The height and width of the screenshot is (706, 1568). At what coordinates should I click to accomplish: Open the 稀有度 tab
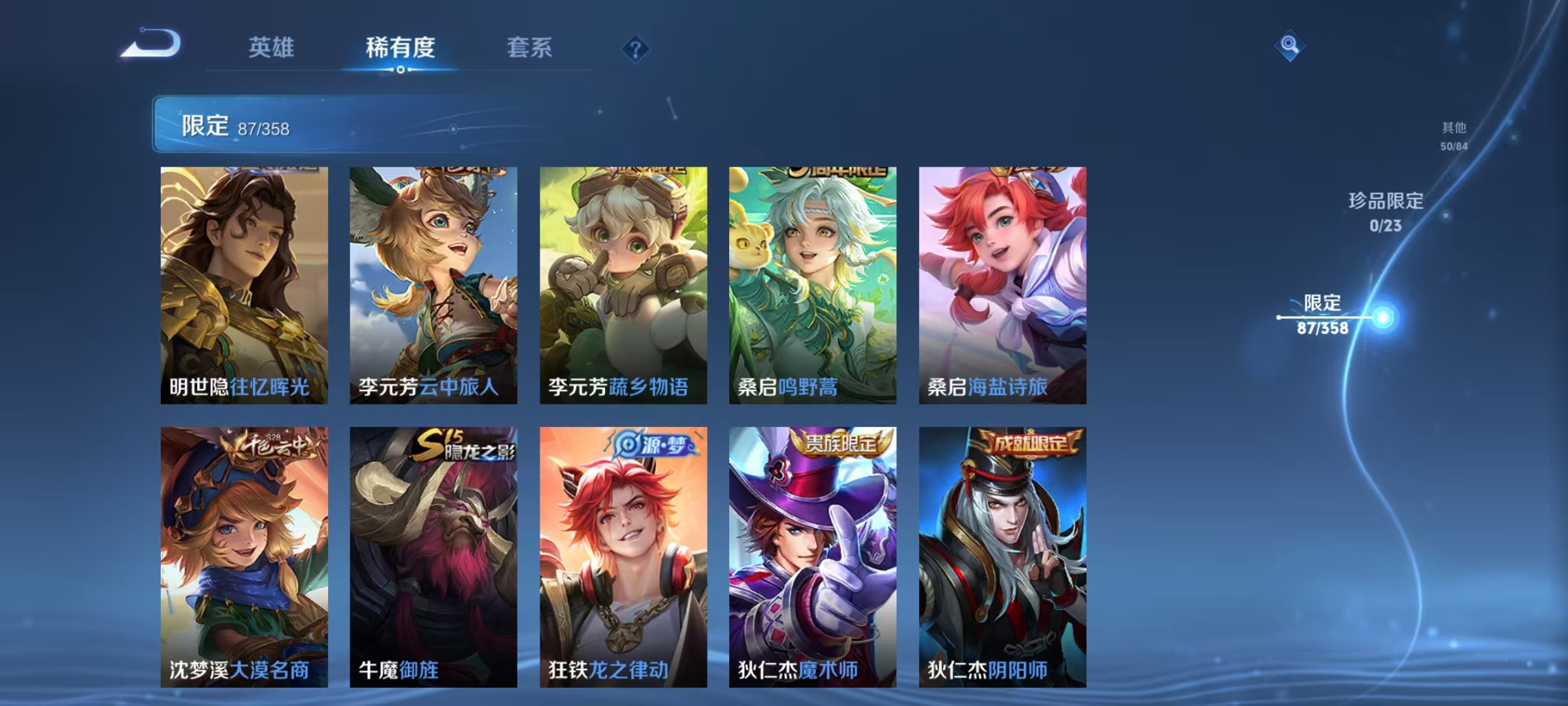[400, 47]
